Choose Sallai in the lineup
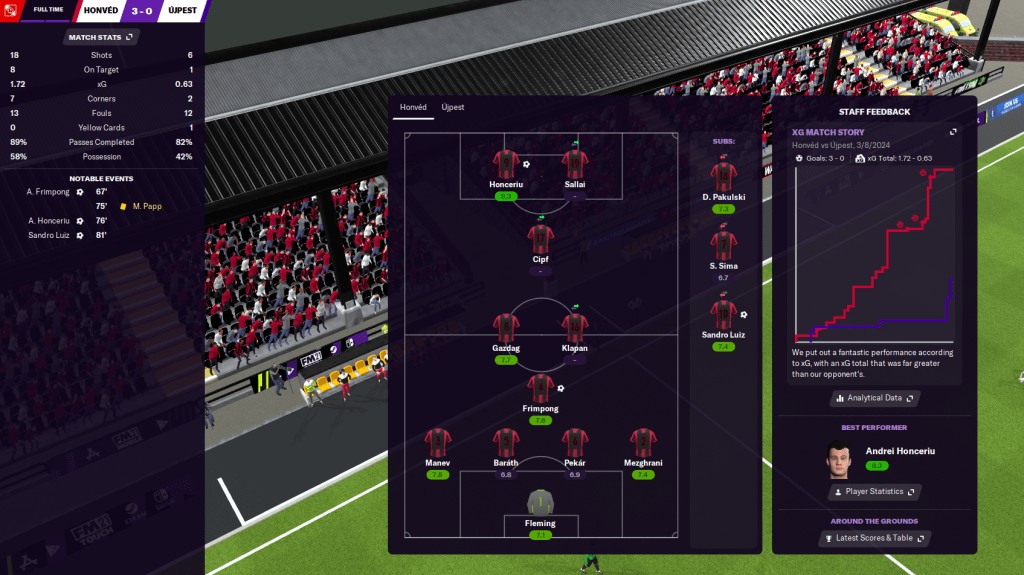 click(574, 166)
